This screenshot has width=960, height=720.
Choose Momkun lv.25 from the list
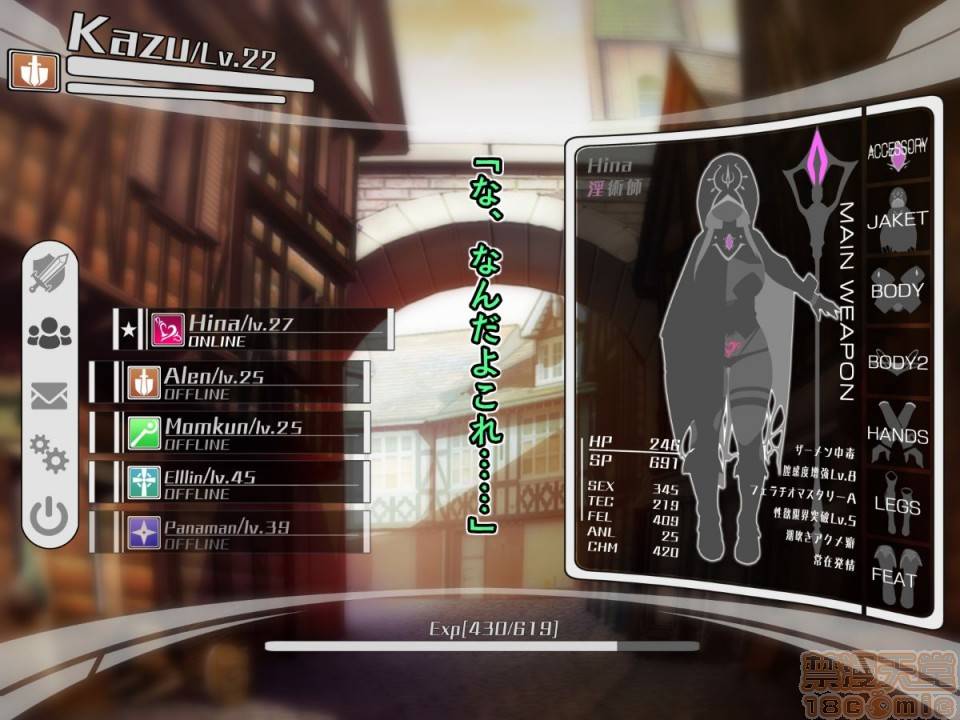pyautogui.click(x=245, y=431)
